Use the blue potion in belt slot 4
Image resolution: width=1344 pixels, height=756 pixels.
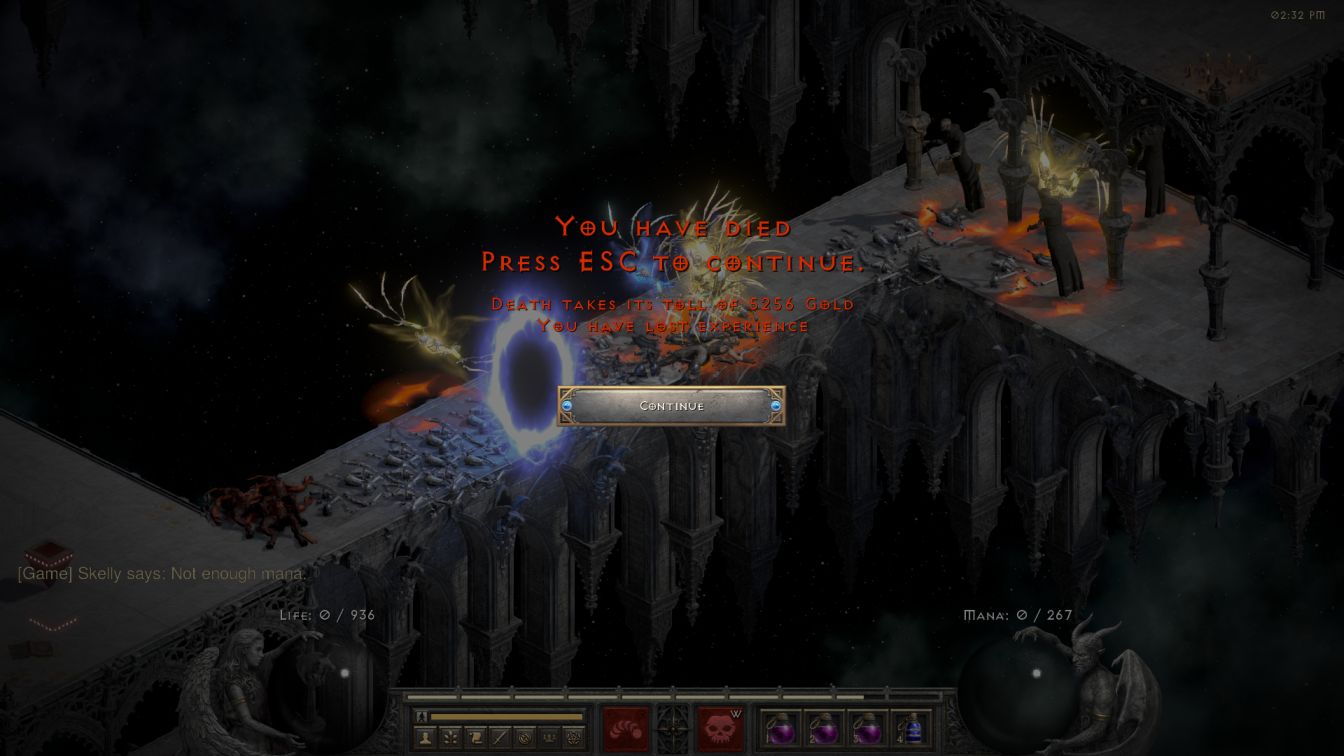(x=911, y=729)
